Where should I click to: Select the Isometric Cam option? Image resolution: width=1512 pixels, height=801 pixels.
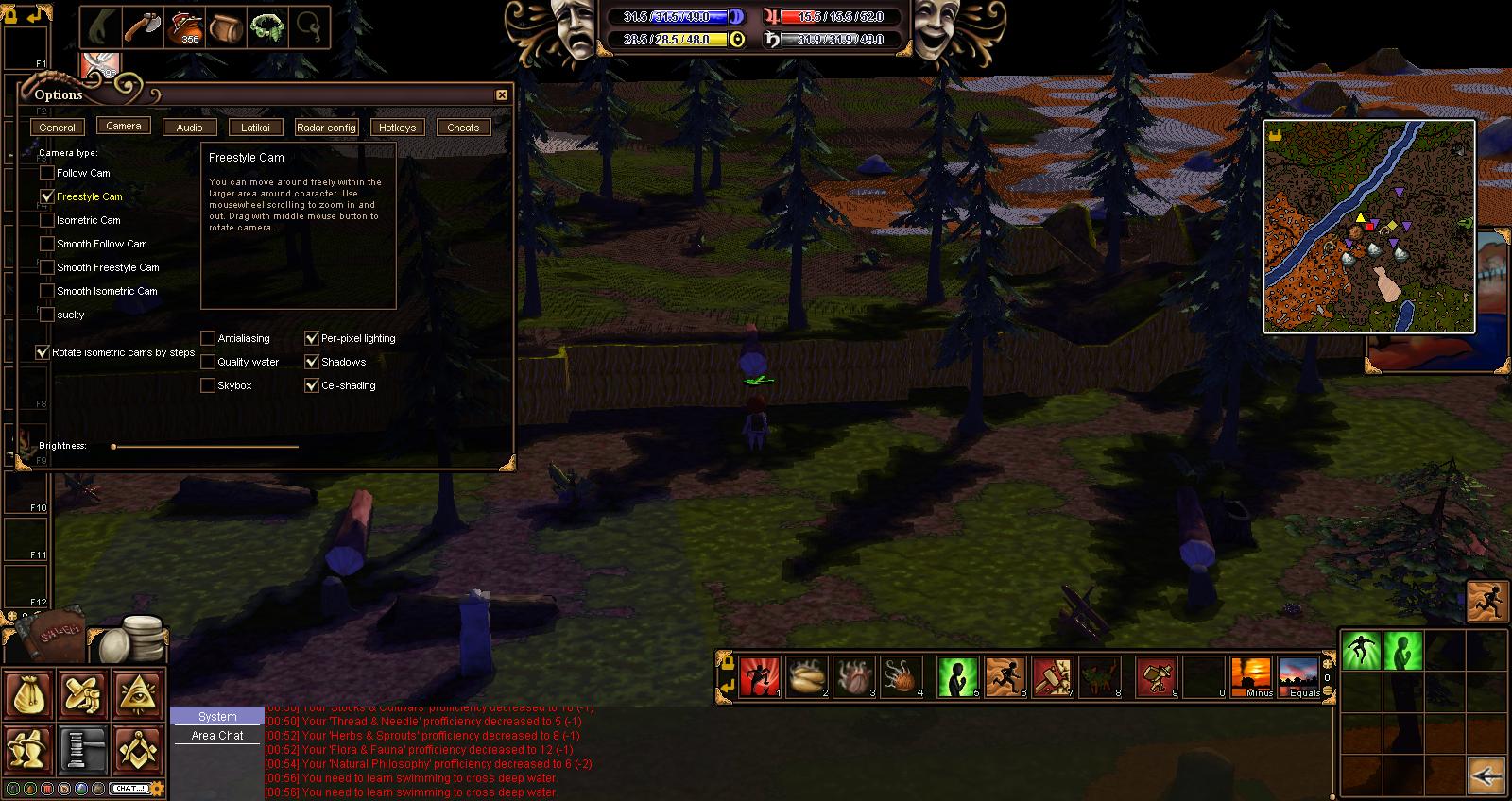pyautogui.click(x=47, y=221)
